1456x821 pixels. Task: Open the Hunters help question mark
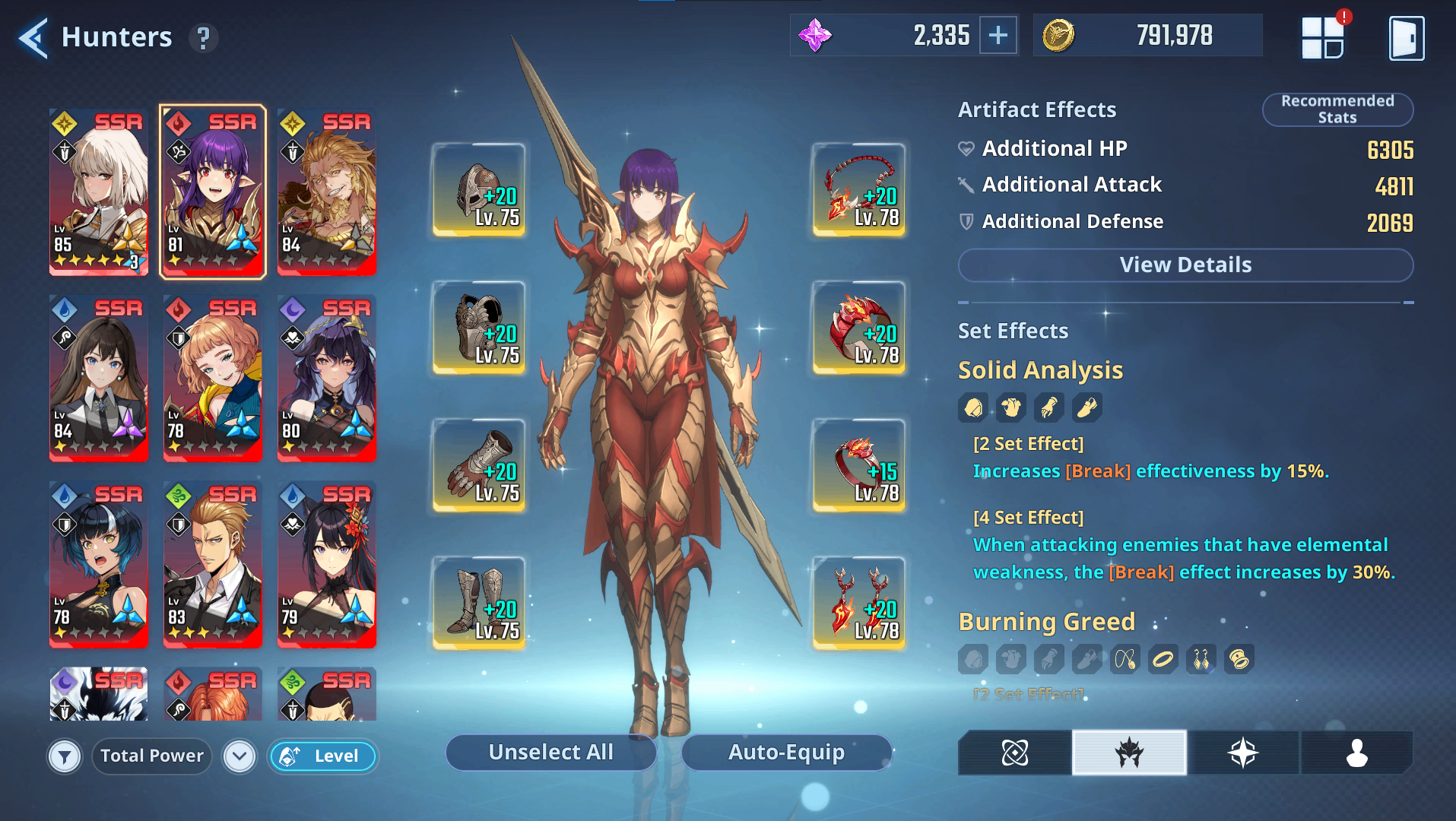pyautogui.click(x=203, y=38)
